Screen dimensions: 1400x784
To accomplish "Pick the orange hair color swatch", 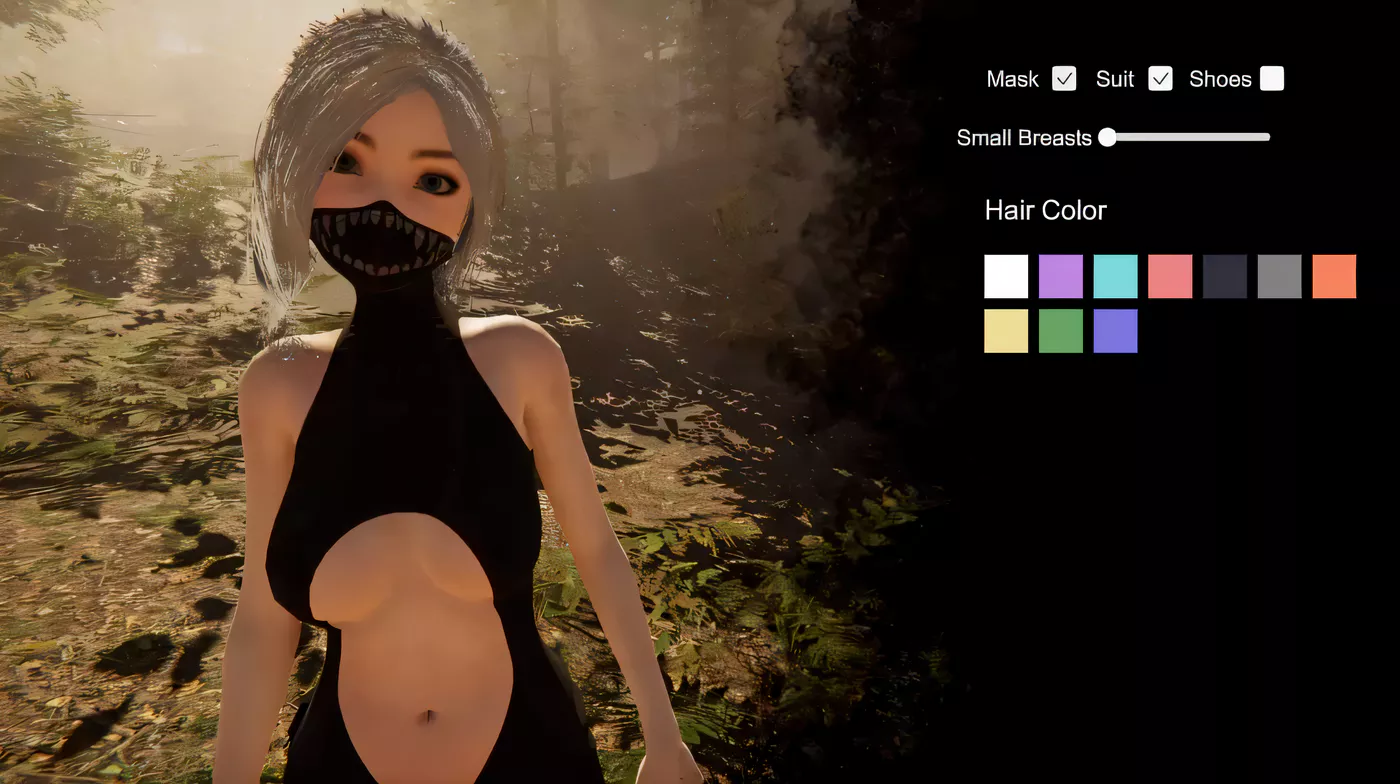I will 1334,276.
